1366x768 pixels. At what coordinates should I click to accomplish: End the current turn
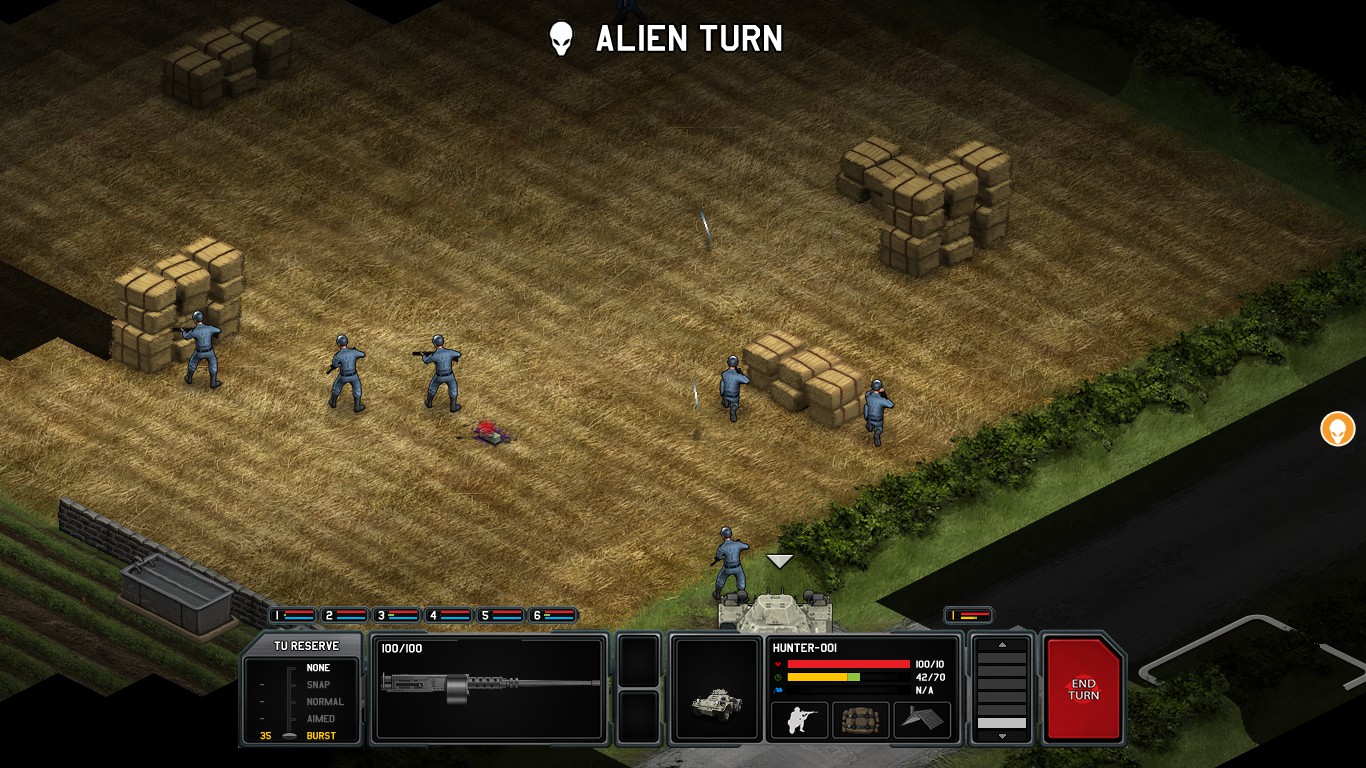tap(1083, 689)
